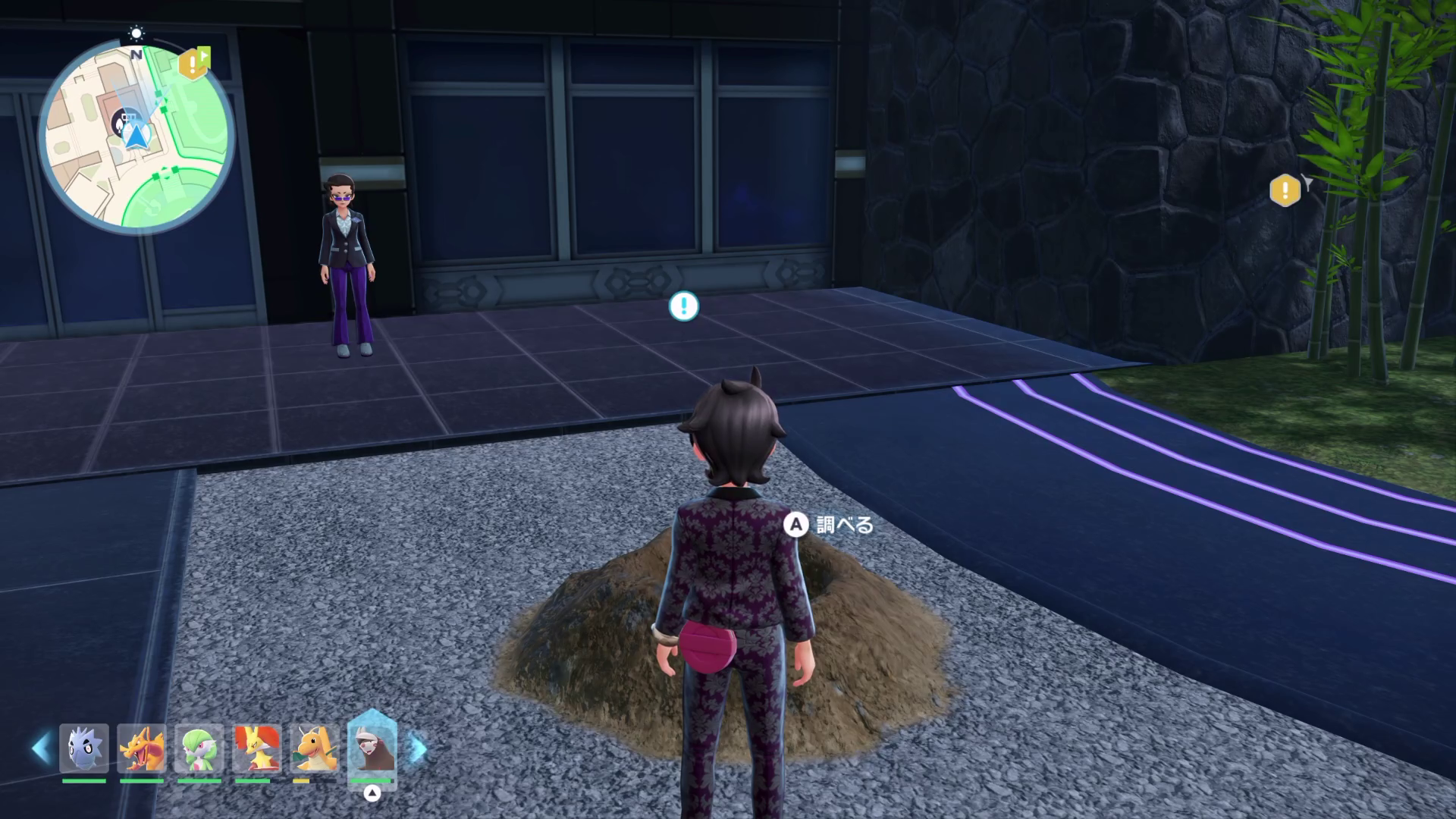This screenshot has width=1456, height=819.
Task: Click the yellow quest marker on the minimap edge
Action: pyautogui.click(x=193, y=64)
